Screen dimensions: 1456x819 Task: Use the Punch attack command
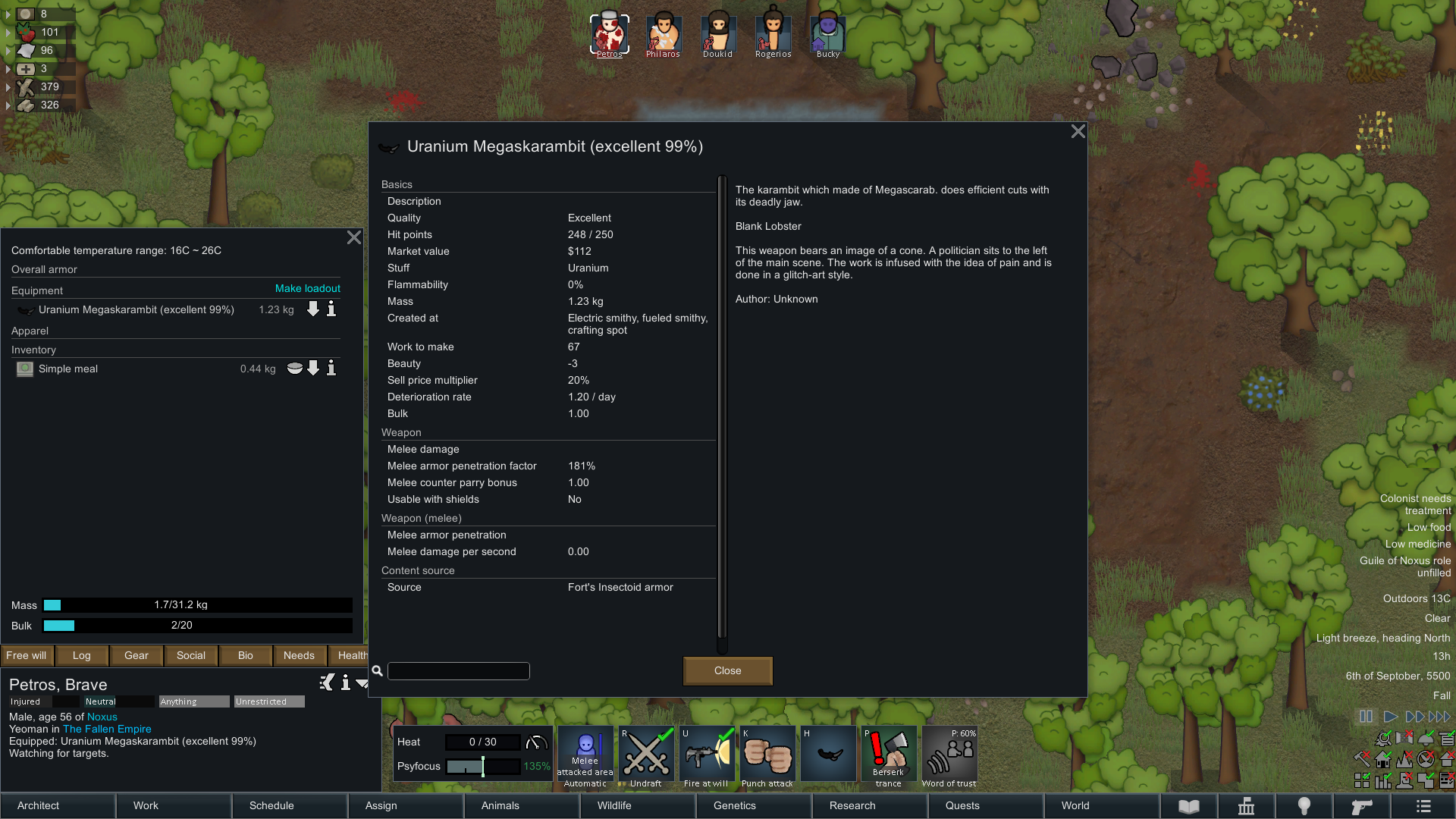(767, 757)
